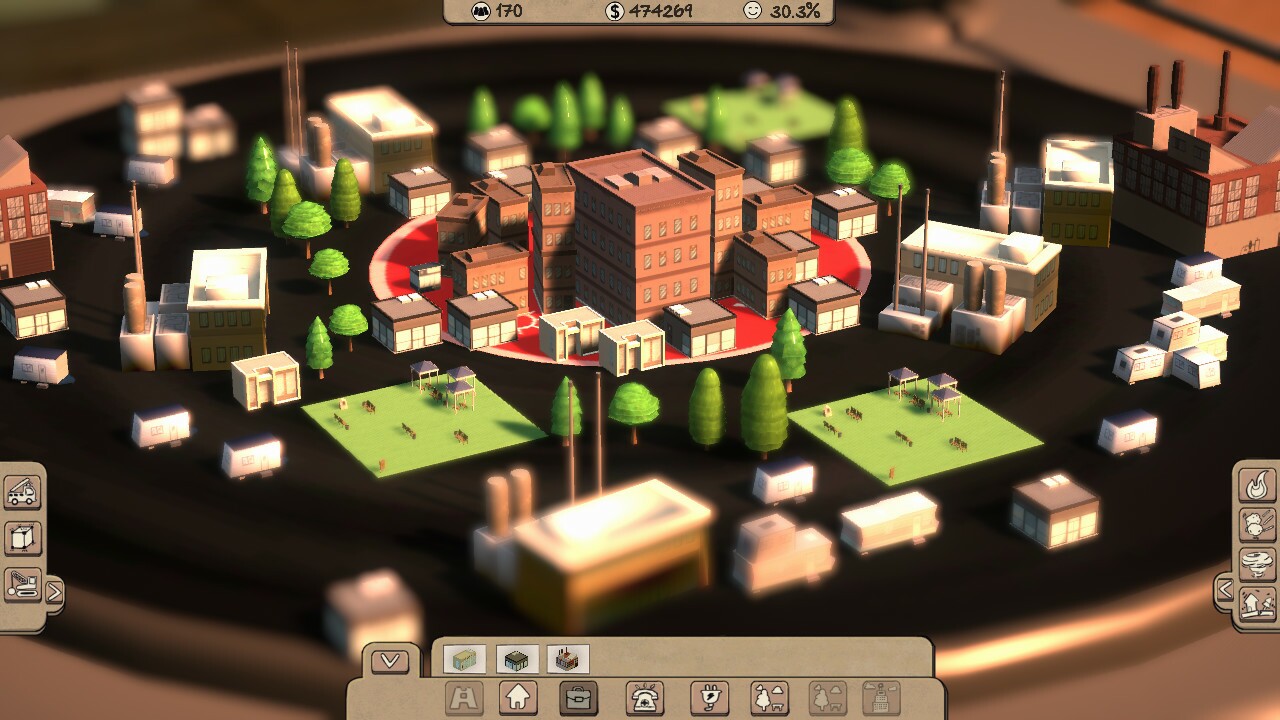Expand the left toolbar with the right chevron

pos(55,591)
